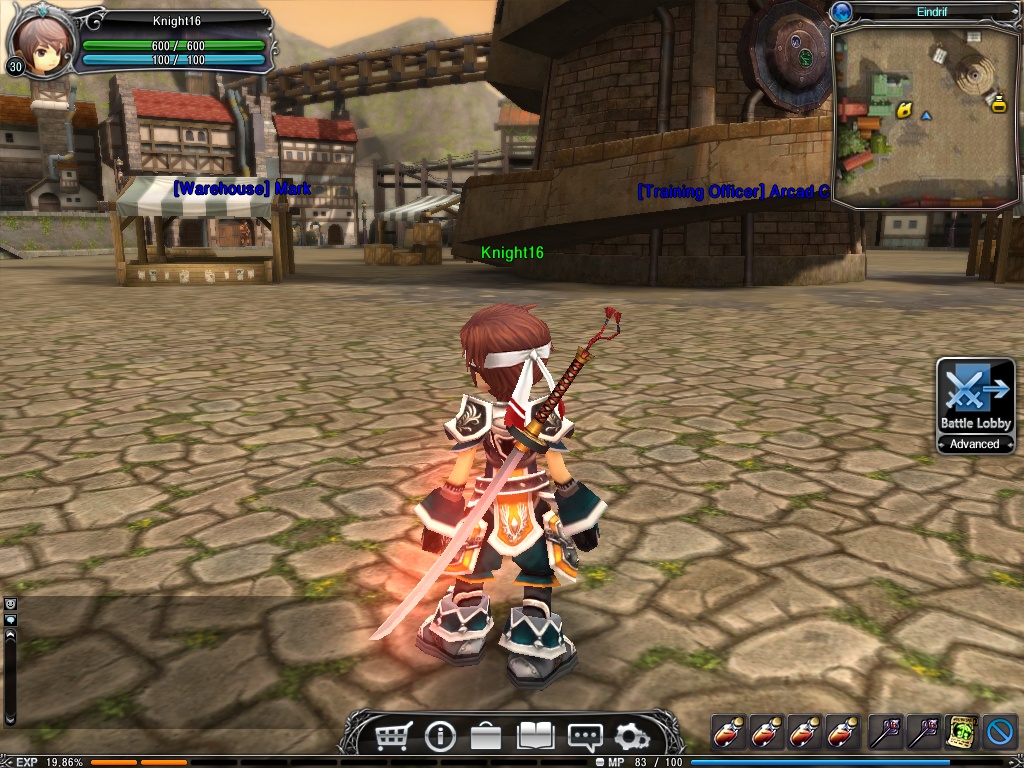Open the open-book icon

[536, 737]
